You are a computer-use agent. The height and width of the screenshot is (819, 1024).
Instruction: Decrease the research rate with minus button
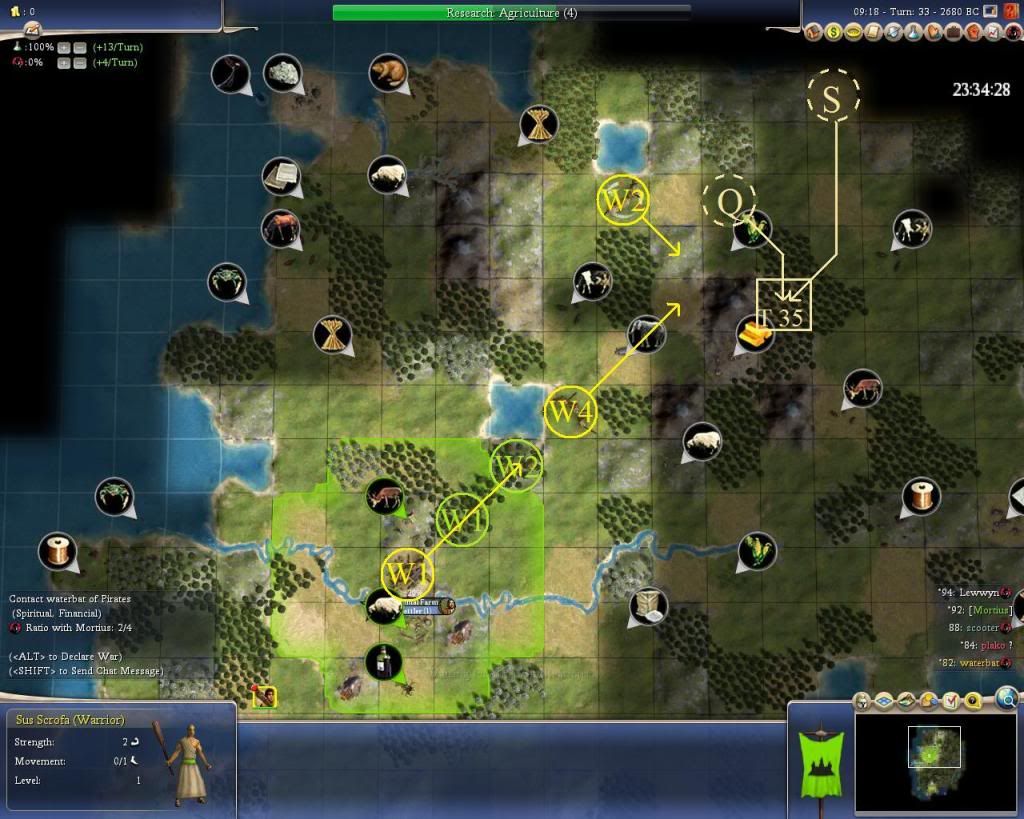[79, 48]
